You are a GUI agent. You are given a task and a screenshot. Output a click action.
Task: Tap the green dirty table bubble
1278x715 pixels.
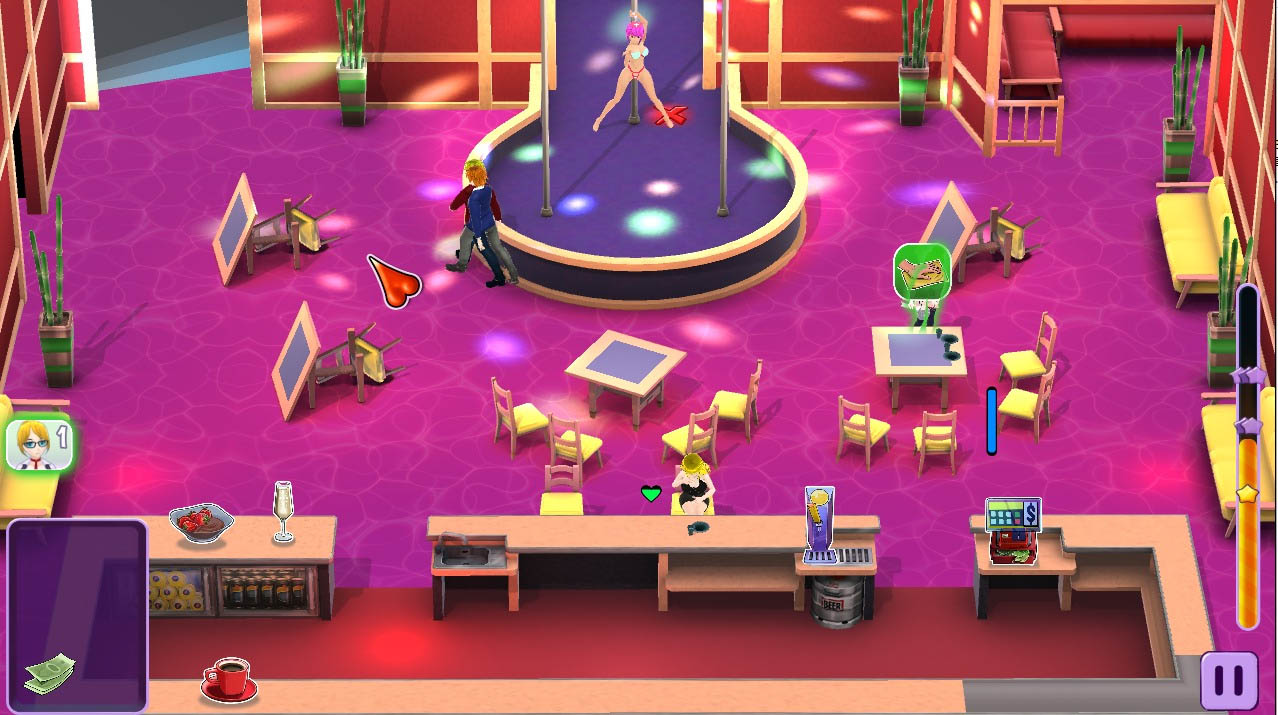pos(921,272)
